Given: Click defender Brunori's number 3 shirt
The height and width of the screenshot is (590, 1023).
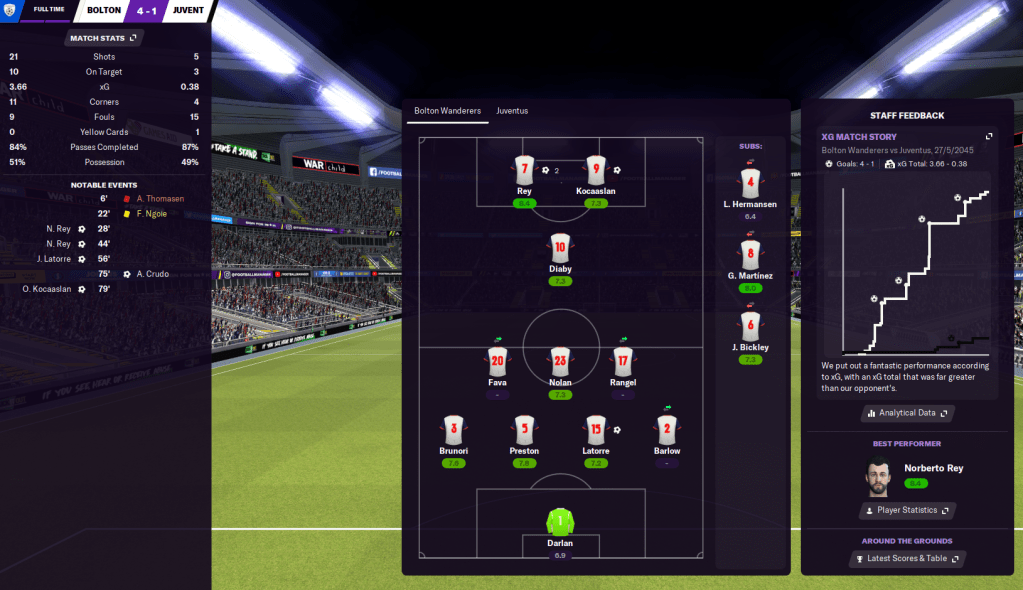Looking at the screenshot, I should (454, 431).
